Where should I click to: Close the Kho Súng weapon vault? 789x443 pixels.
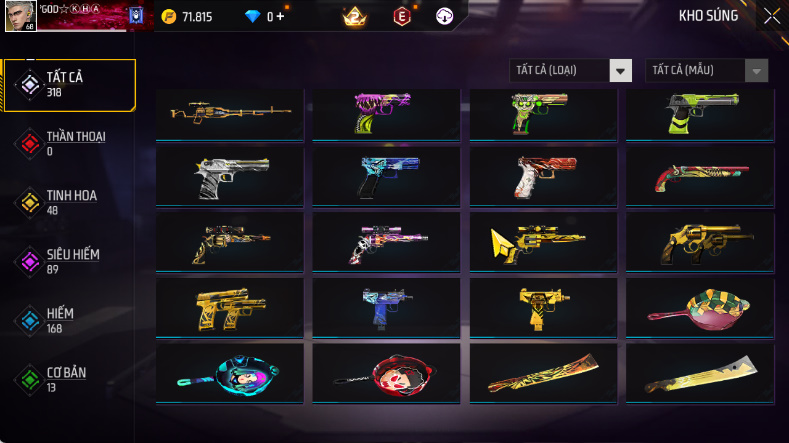pyautogui.click(x=771, y=15)
